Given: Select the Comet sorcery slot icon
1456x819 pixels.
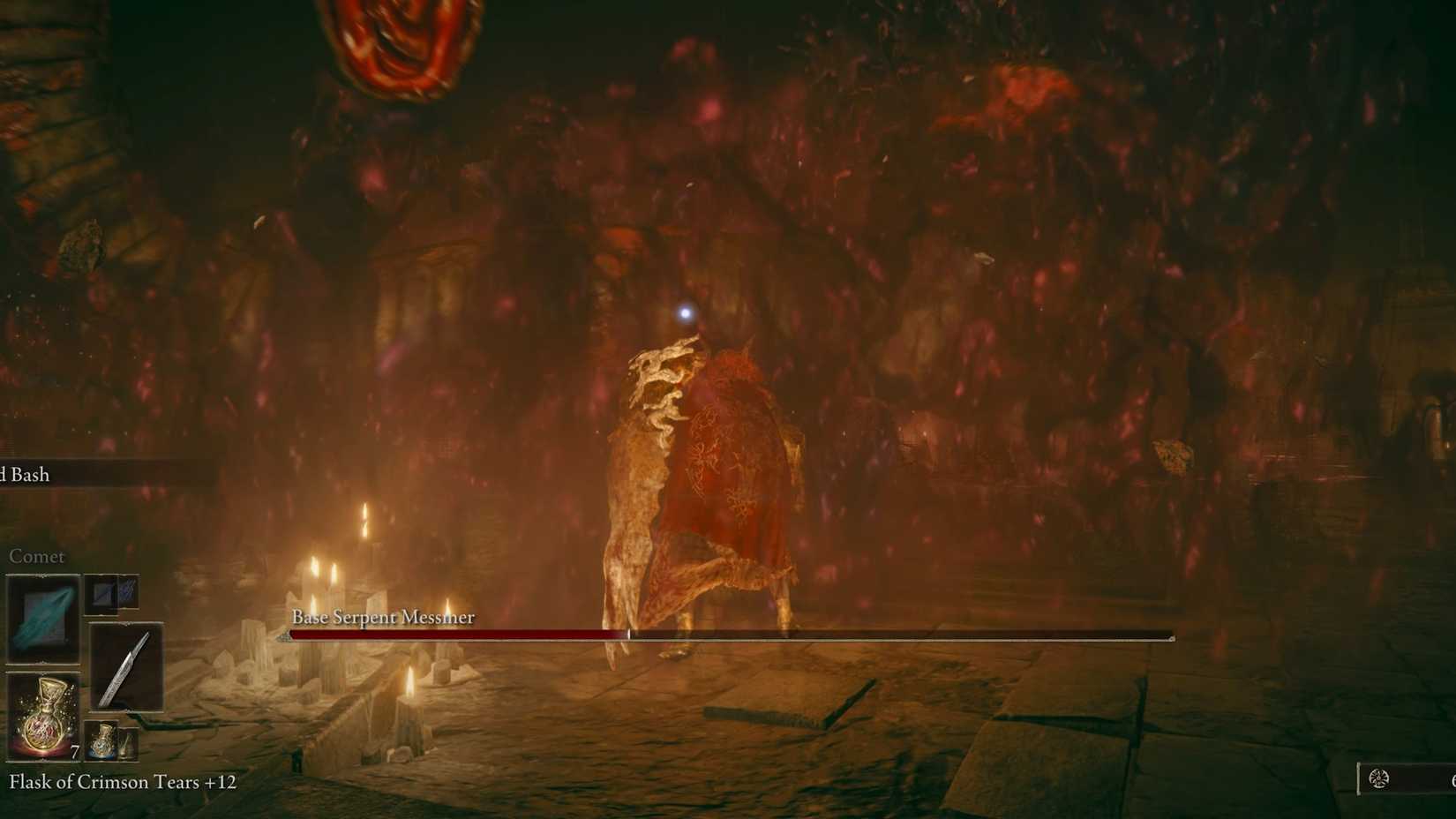Looking at the screenshot, I should pyautogui.click(x=42, y=616).
